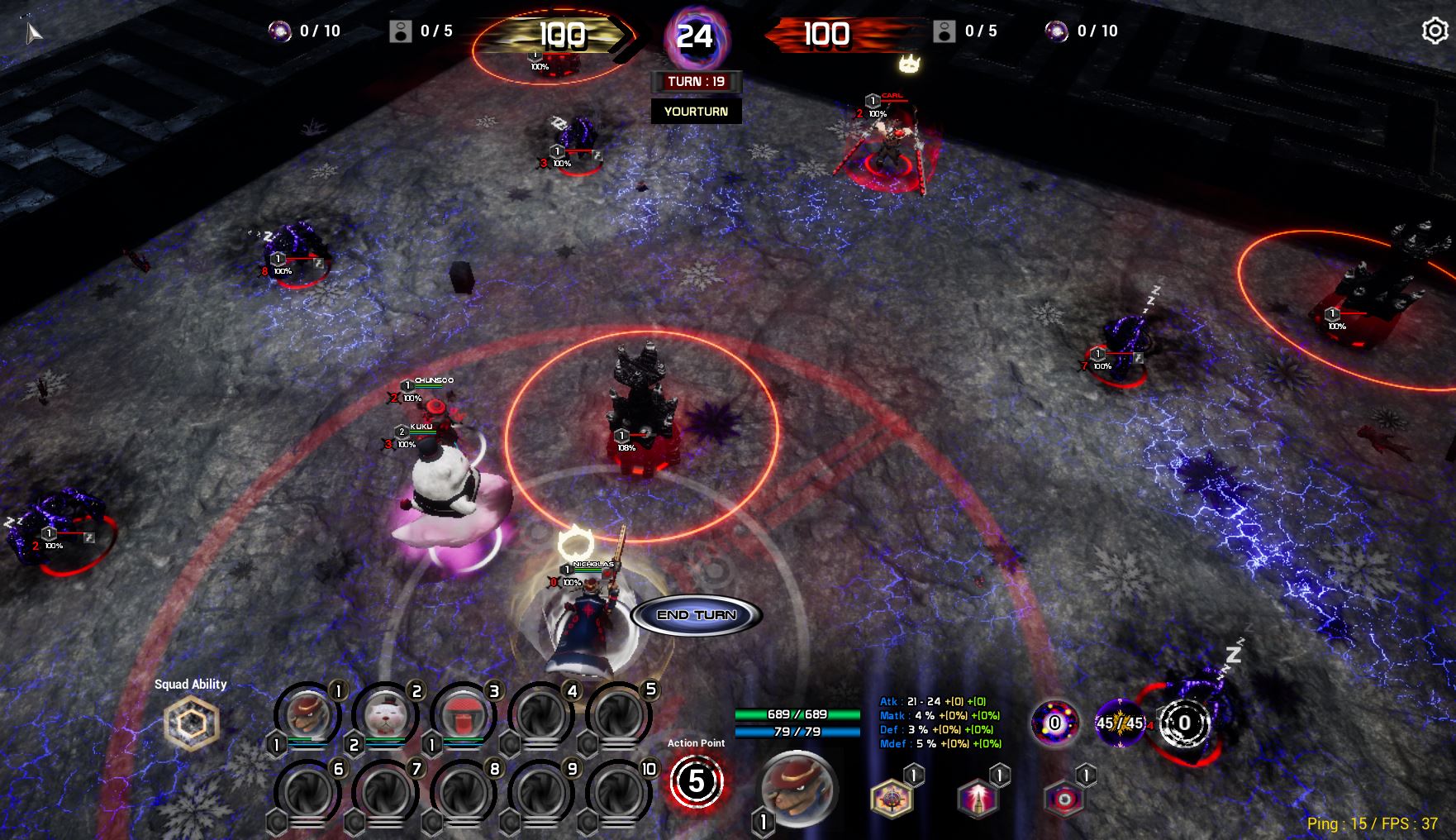Image resolution: width=1456 pixels, height=840 pixels.
Task: Click the purple galaxy orb showing 0
Action: pyautogui.click(x=1054, y=723)
